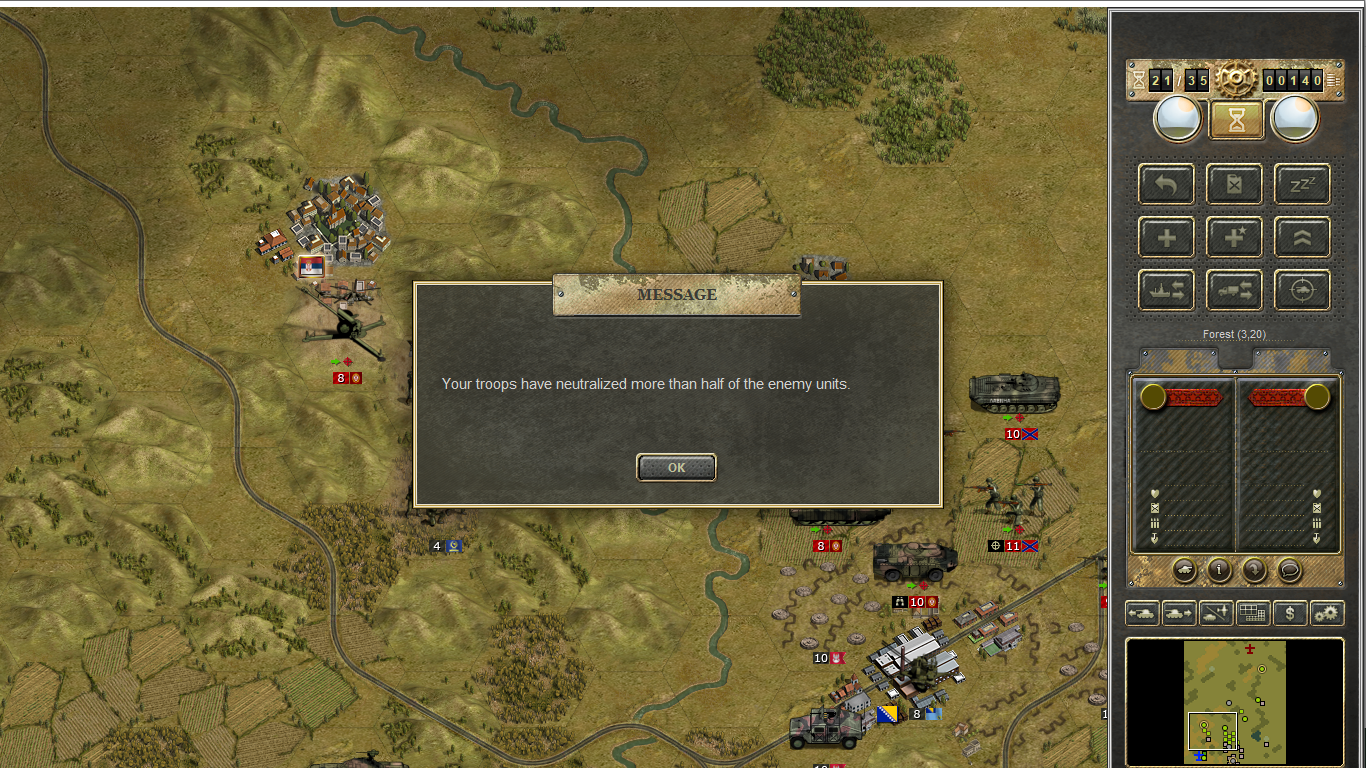Select the next unit tank arrow button
1366x768 pixels.
[1178, 612]
